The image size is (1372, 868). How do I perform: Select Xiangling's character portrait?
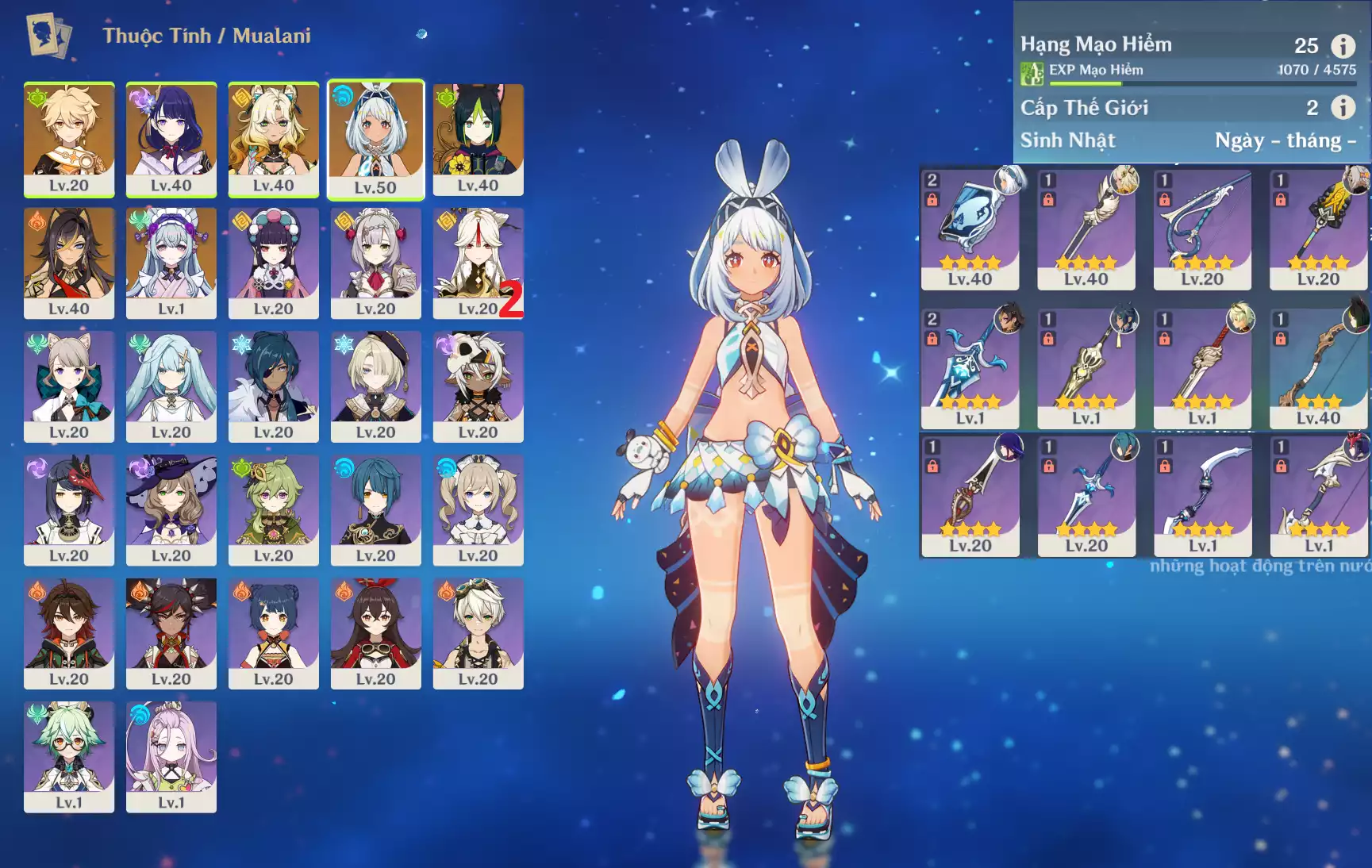[x=274, y=633]
